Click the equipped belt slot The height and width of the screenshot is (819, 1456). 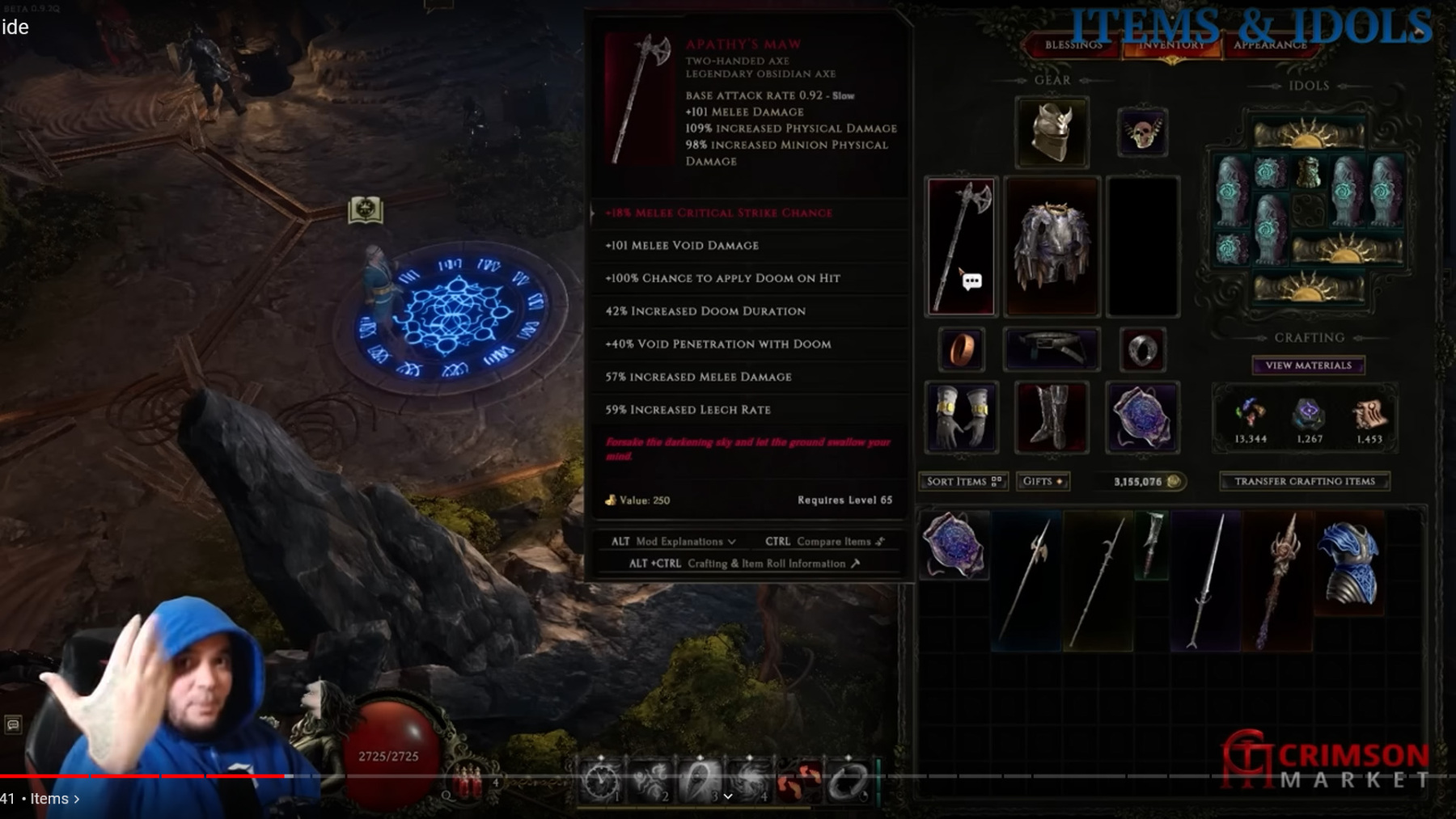[x=1052, y=349]
